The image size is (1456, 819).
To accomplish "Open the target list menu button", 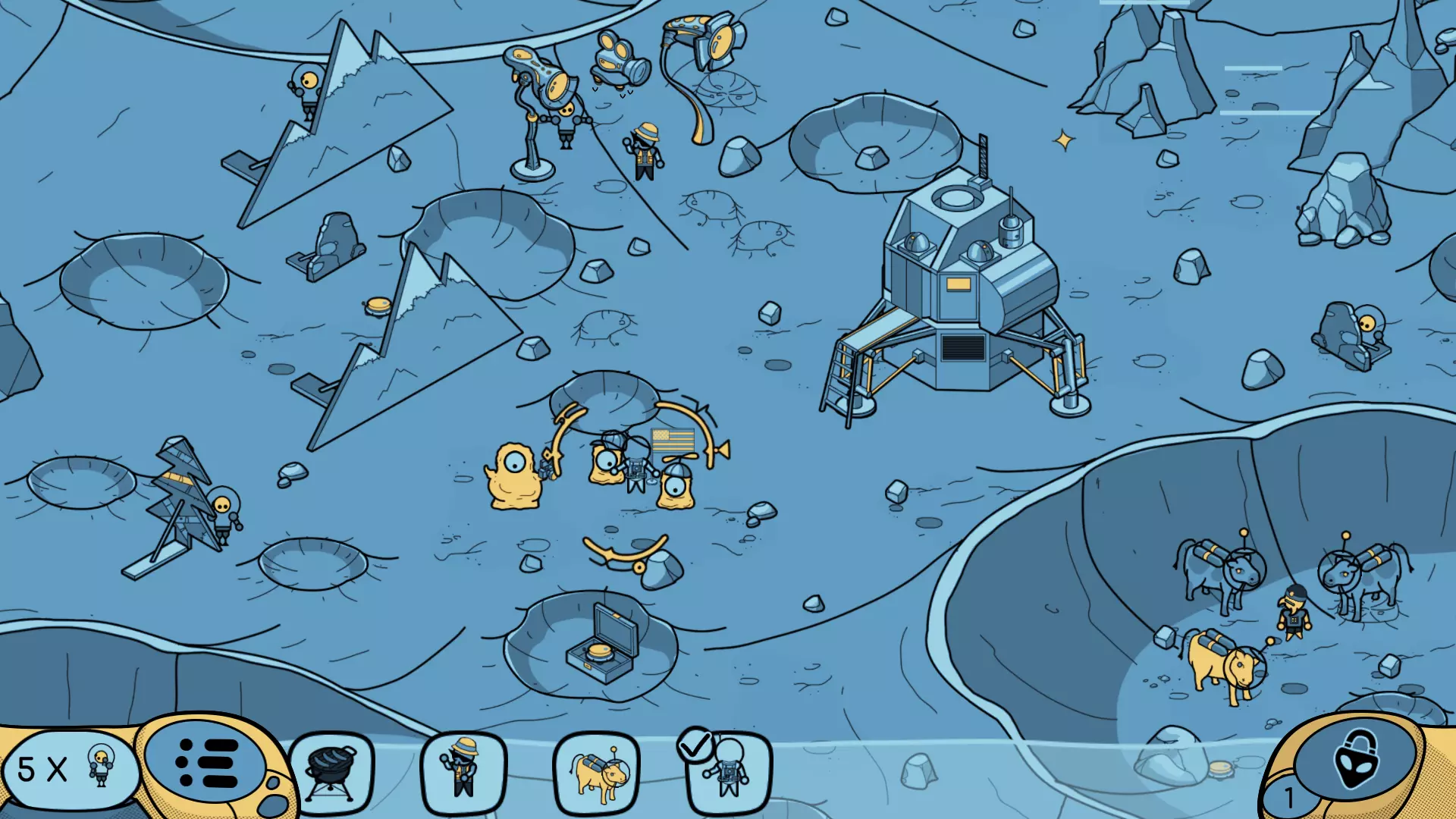I will (x=206, y=762).
